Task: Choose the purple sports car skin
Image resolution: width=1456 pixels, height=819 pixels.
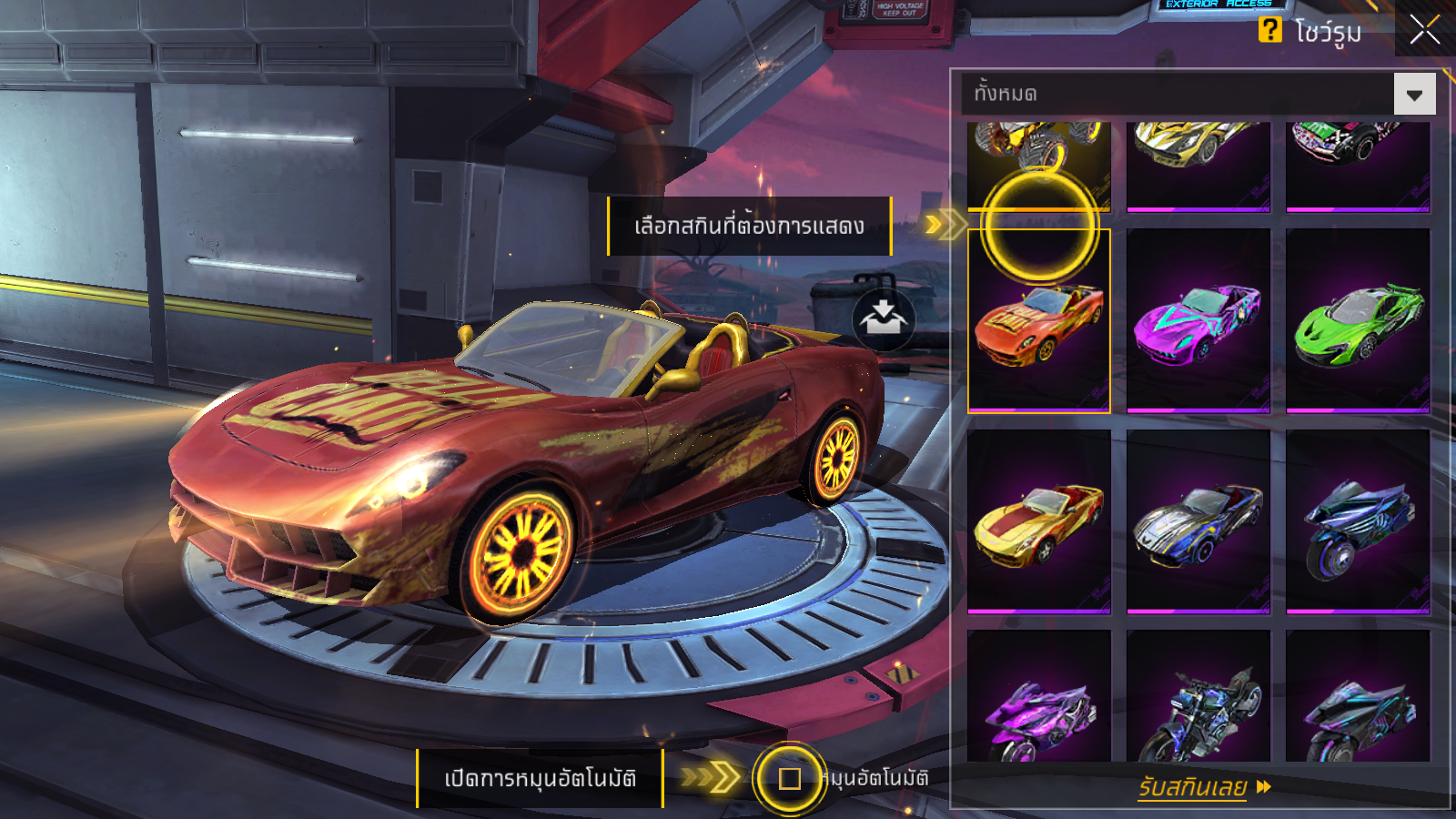Action: pos(1198,320)
